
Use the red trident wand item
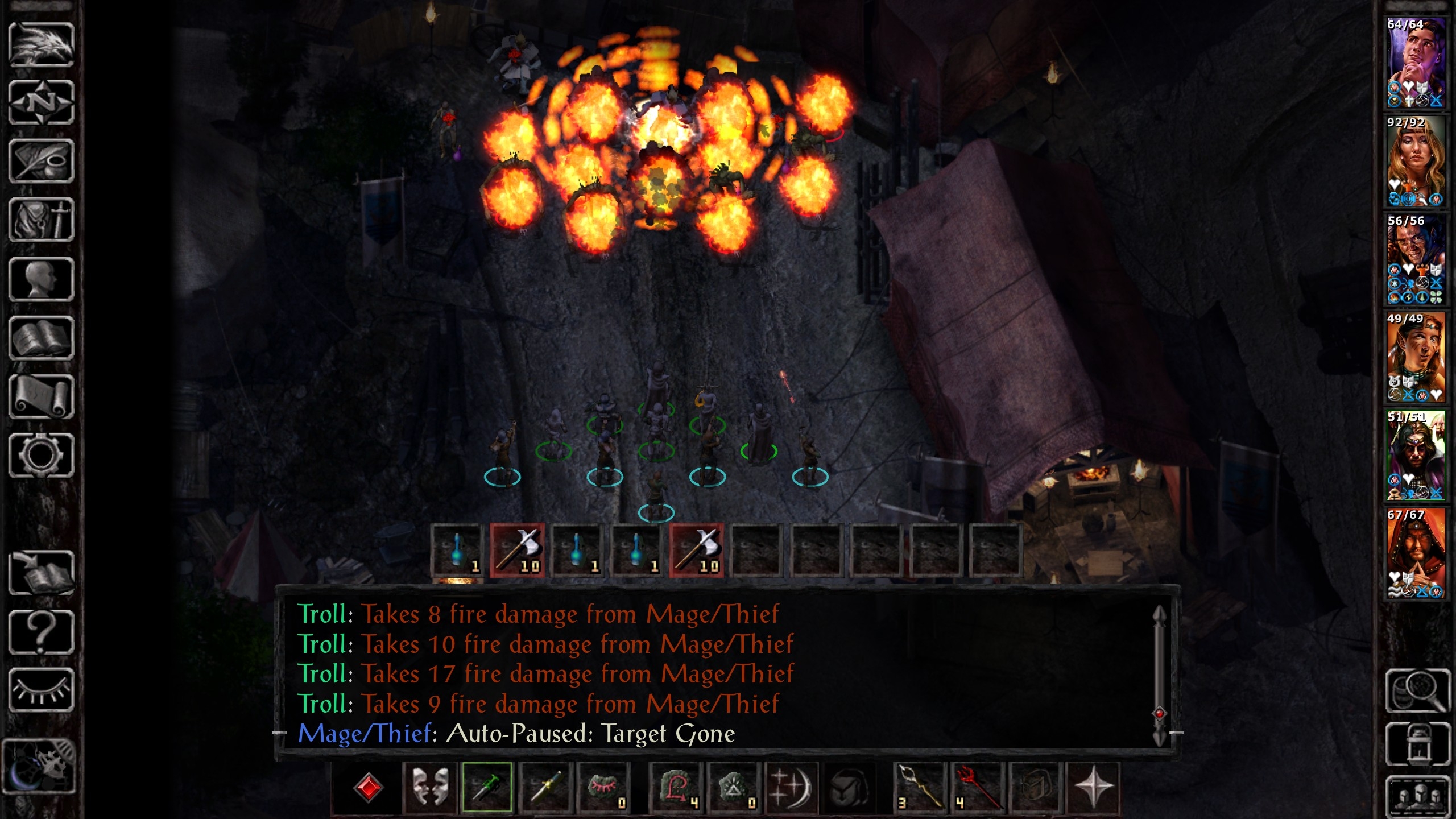tap(977, 787)
